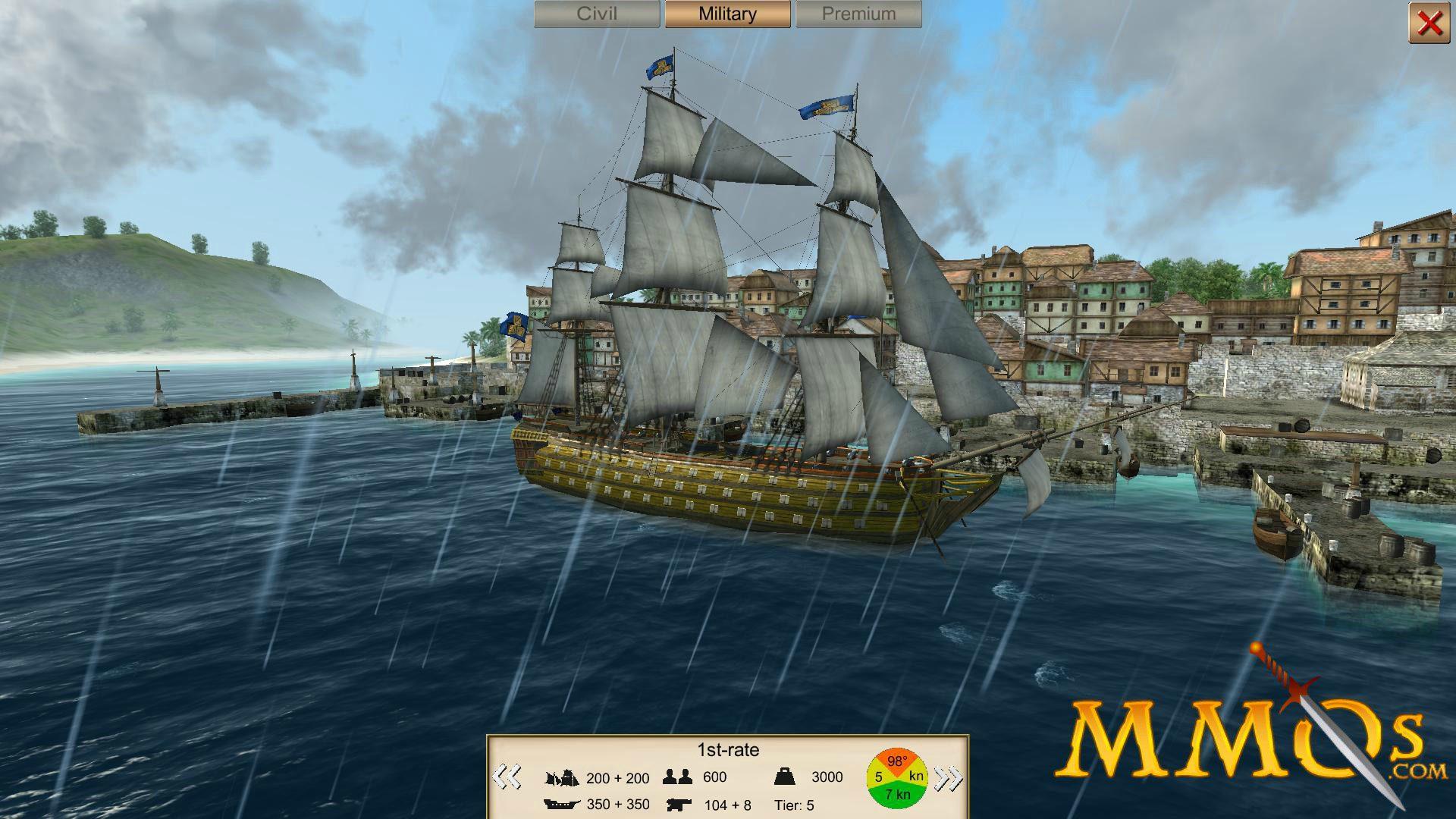Image resolution: width=1456 pixels, height=819 pixels.
Task: Close the ship browser with red X
Action: coord(1429,24)
